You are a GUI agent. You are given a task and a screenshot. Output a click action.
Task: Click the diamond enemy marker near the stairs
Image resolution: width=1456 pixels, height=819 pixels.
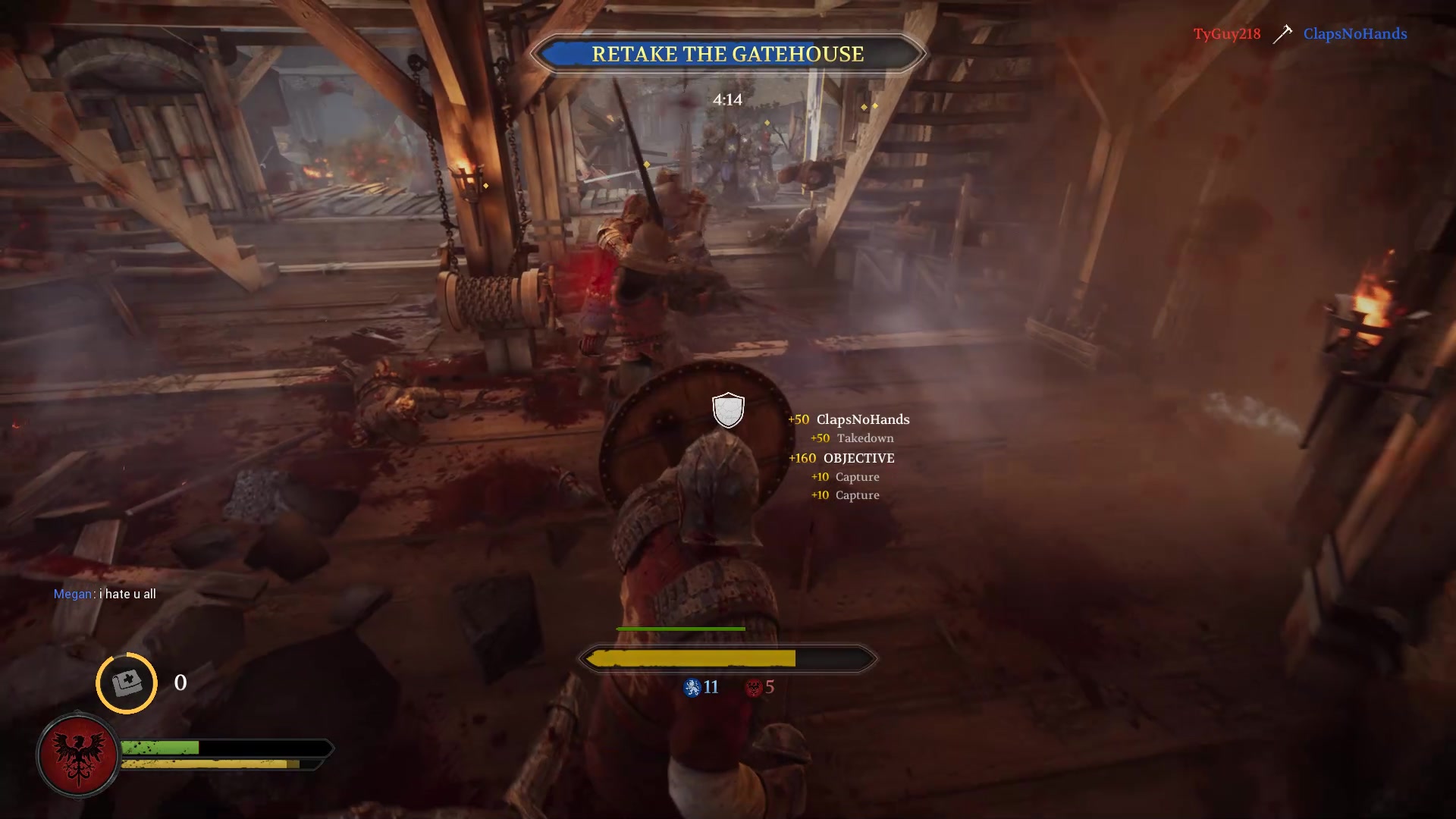867,108
